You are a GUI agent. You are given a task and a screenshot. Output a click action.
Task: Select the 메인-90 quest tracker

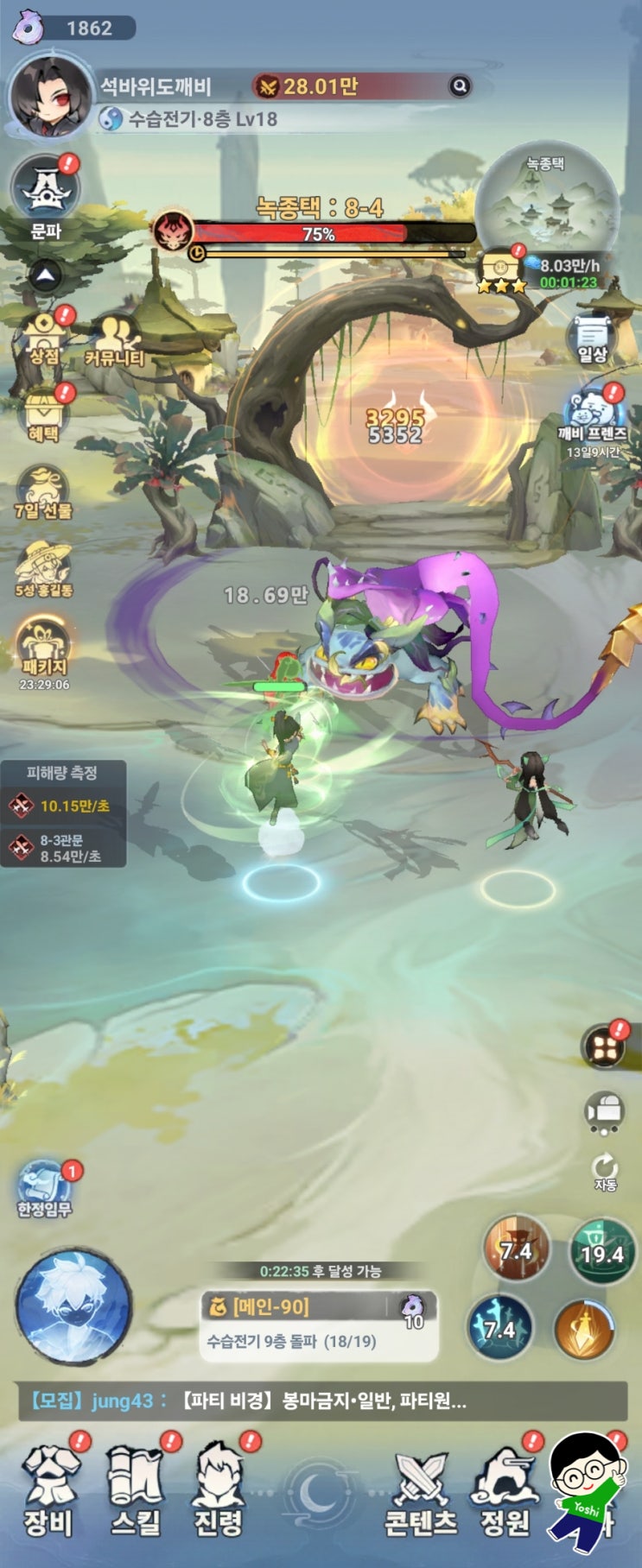pyautogui.click(x=318, y=1325)
